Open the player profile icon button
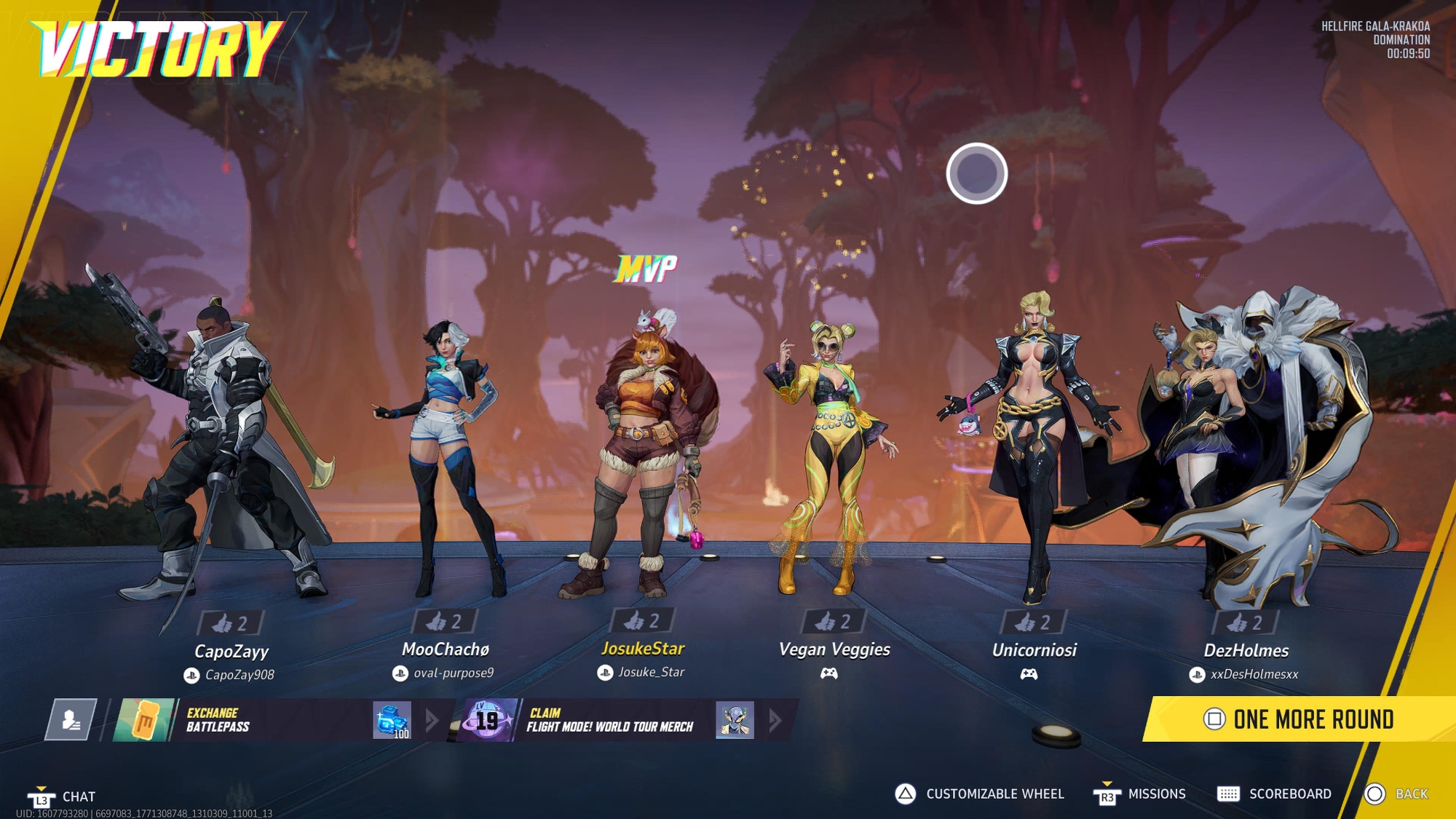This screenshot has width=1456, height=819. [71, 720]
